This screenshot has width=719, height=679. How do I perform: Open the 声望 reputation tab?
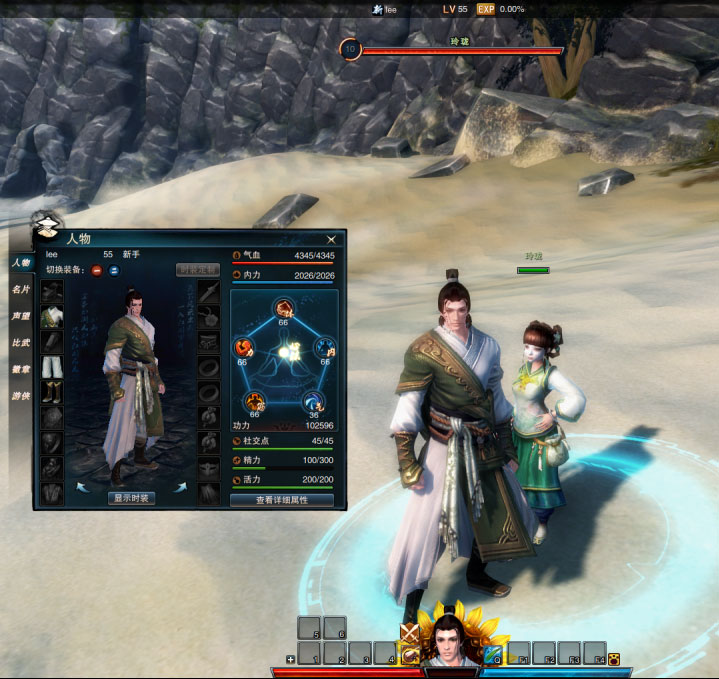(20, 315)
